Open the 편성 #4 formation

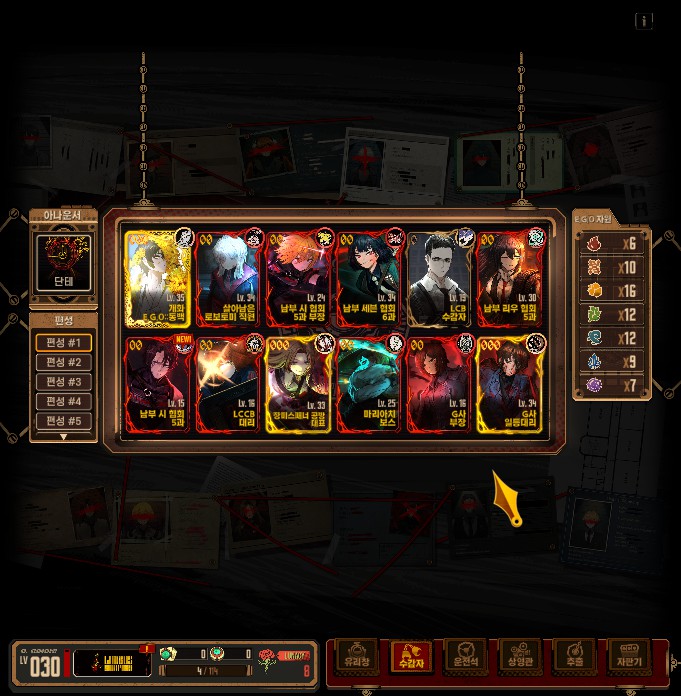(64, 402)
